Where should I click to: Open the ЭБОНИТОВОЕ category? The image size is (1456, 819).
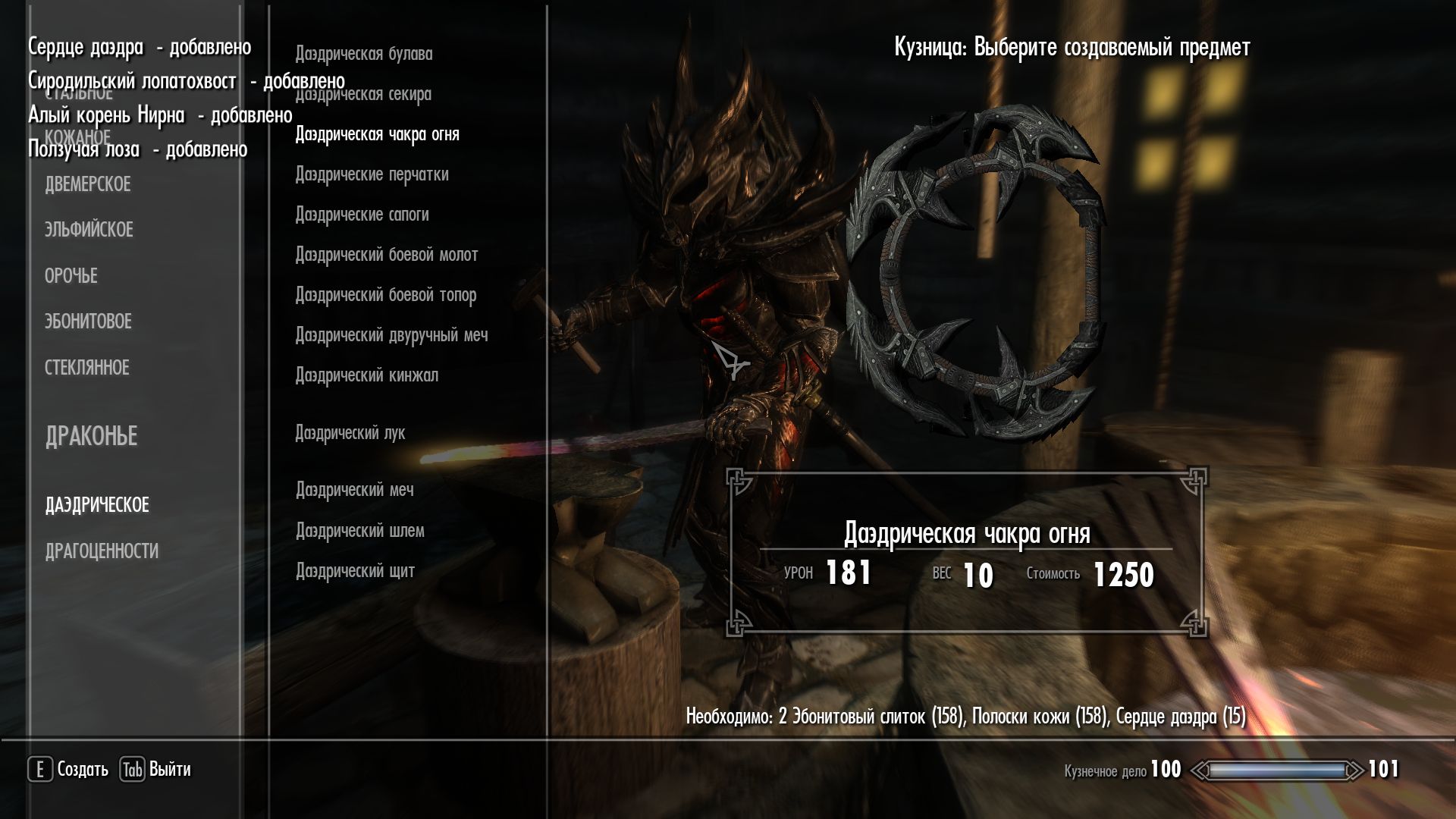pyautogui.click(x=88, y=322)
